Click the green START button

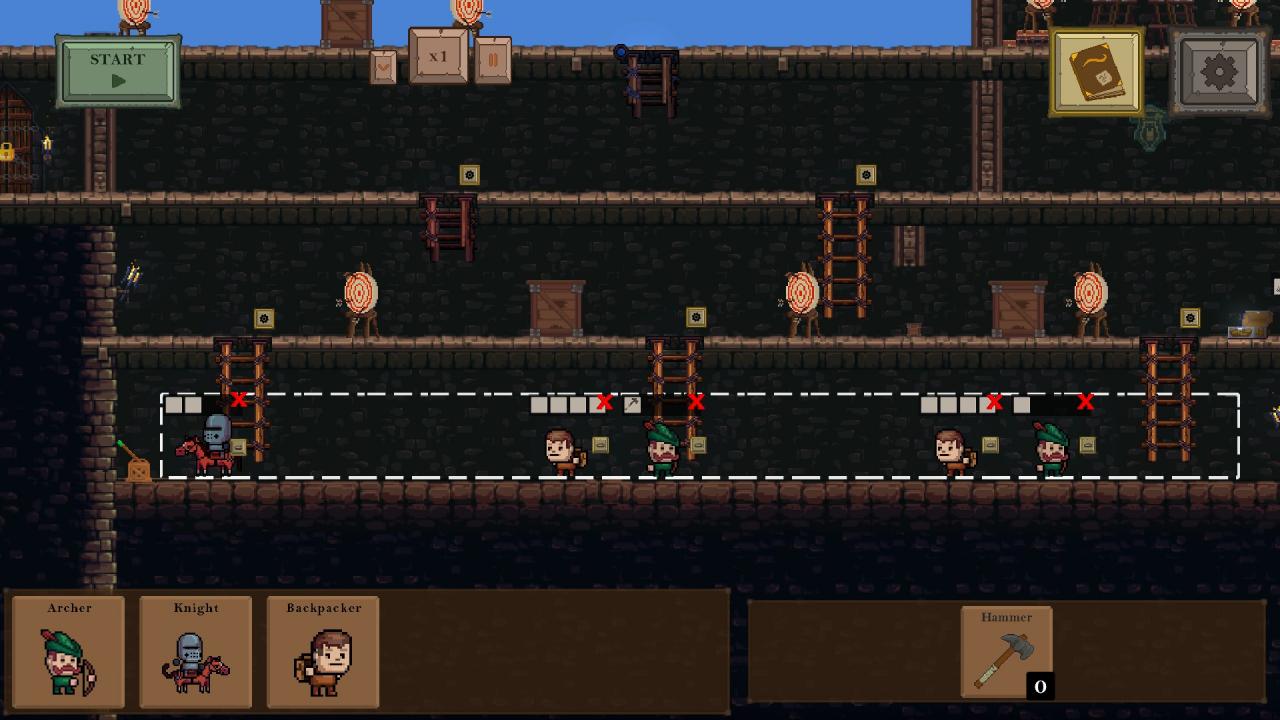coord(118,71)
